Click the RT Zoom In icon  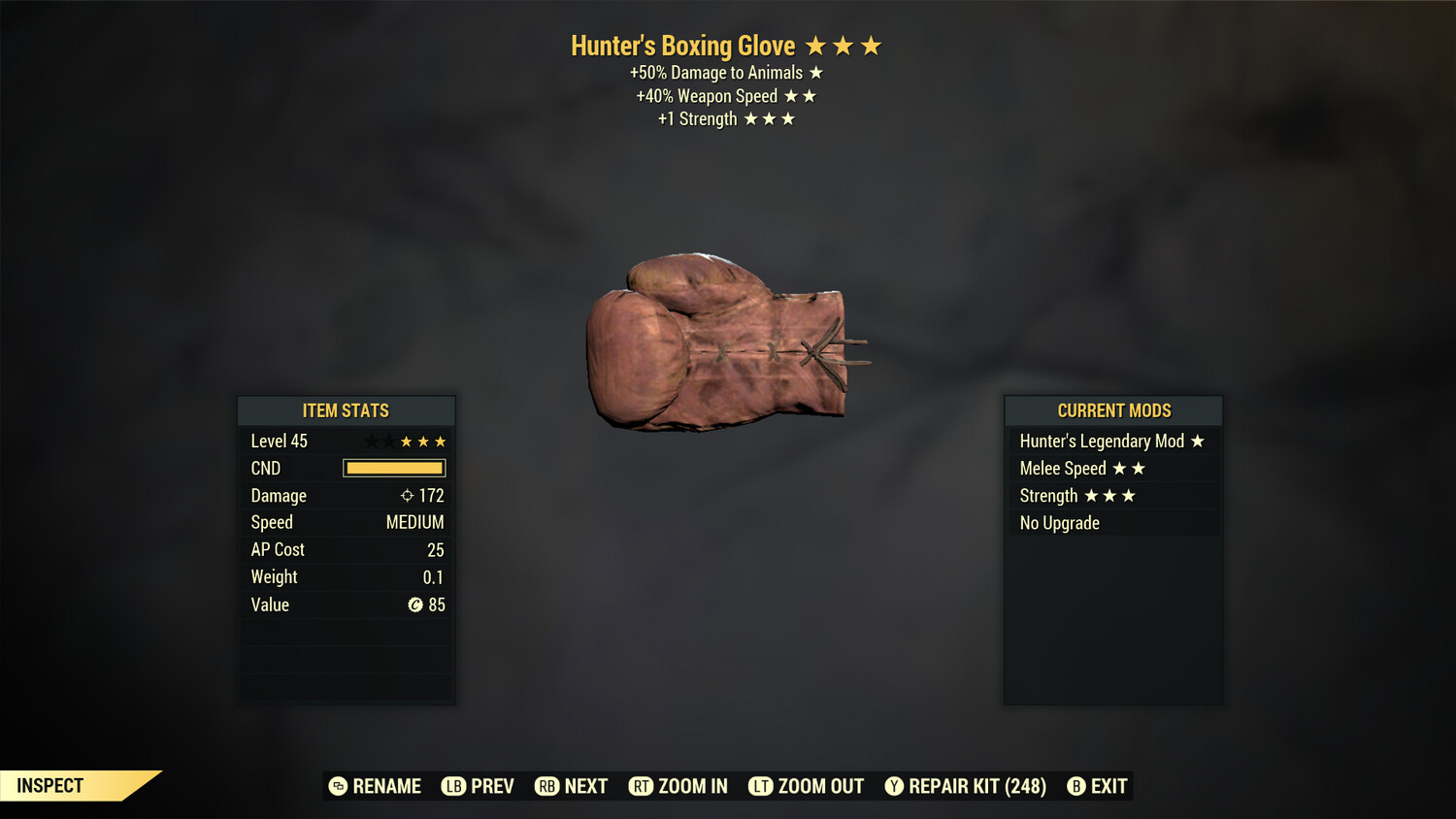(642, 786)
